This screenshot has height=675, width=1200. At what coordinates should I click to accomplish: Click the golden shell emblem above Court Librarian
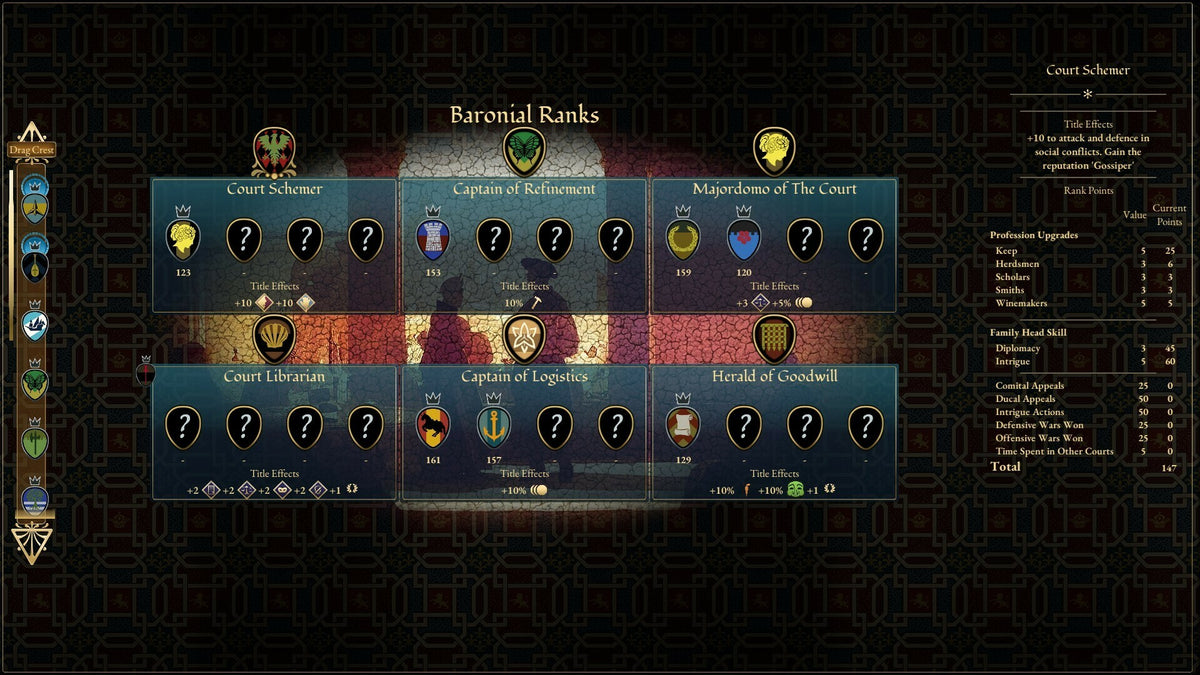[273, 339]
